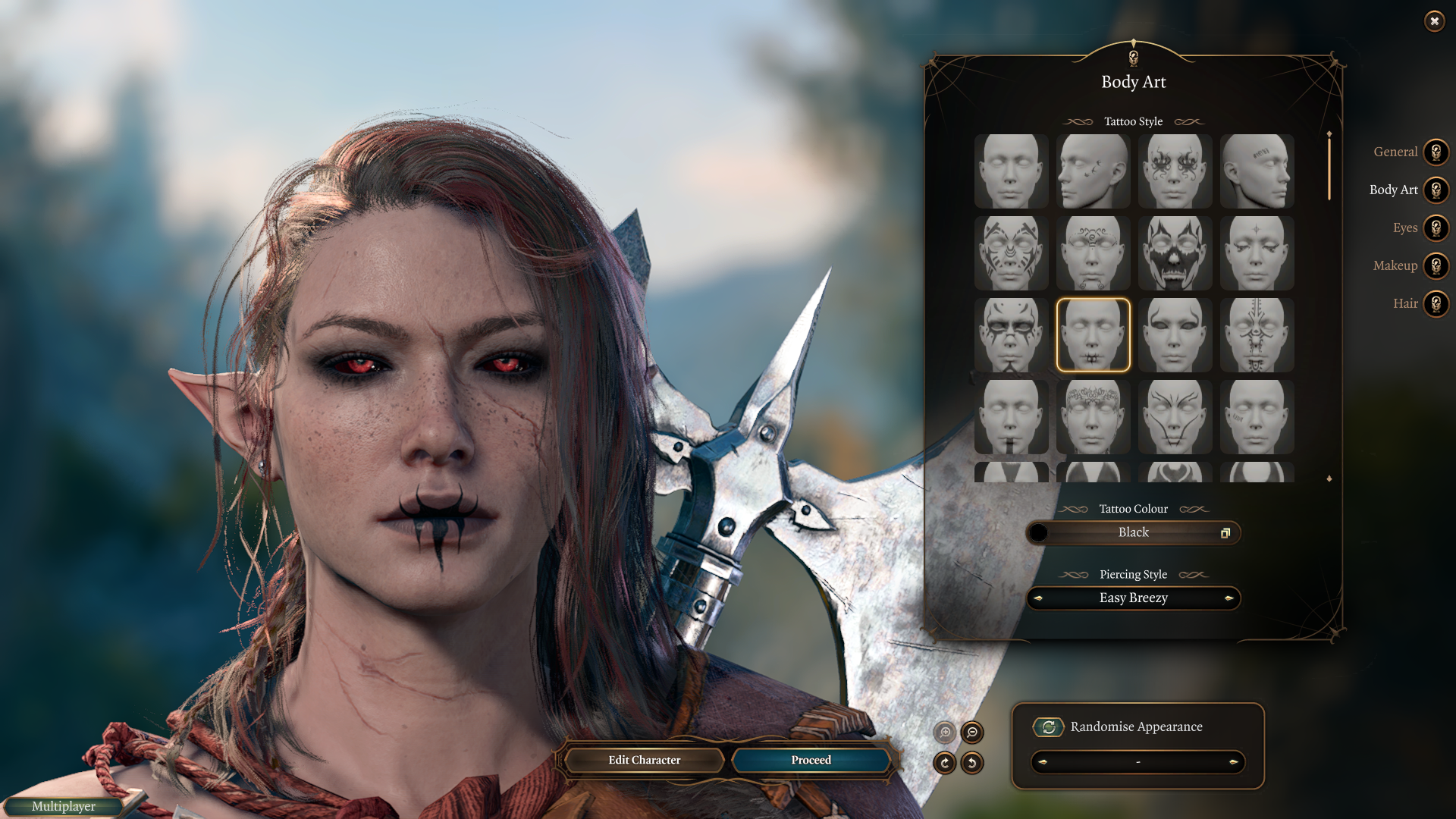Viewport: 1456px width, 819px height.
Task: Proceed with the current character
Action: point(811,760)
